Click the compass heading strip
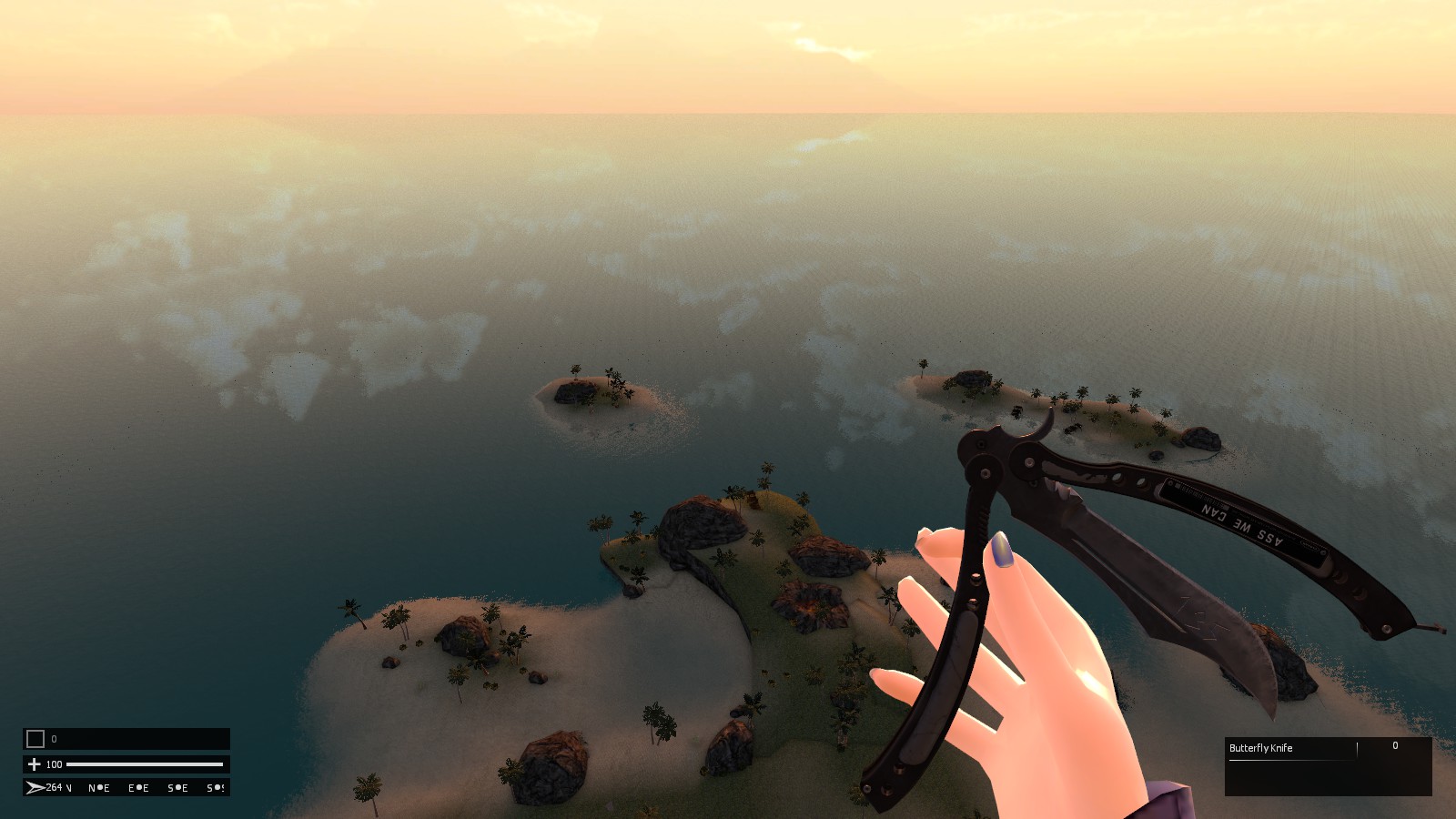 [126, 787]
